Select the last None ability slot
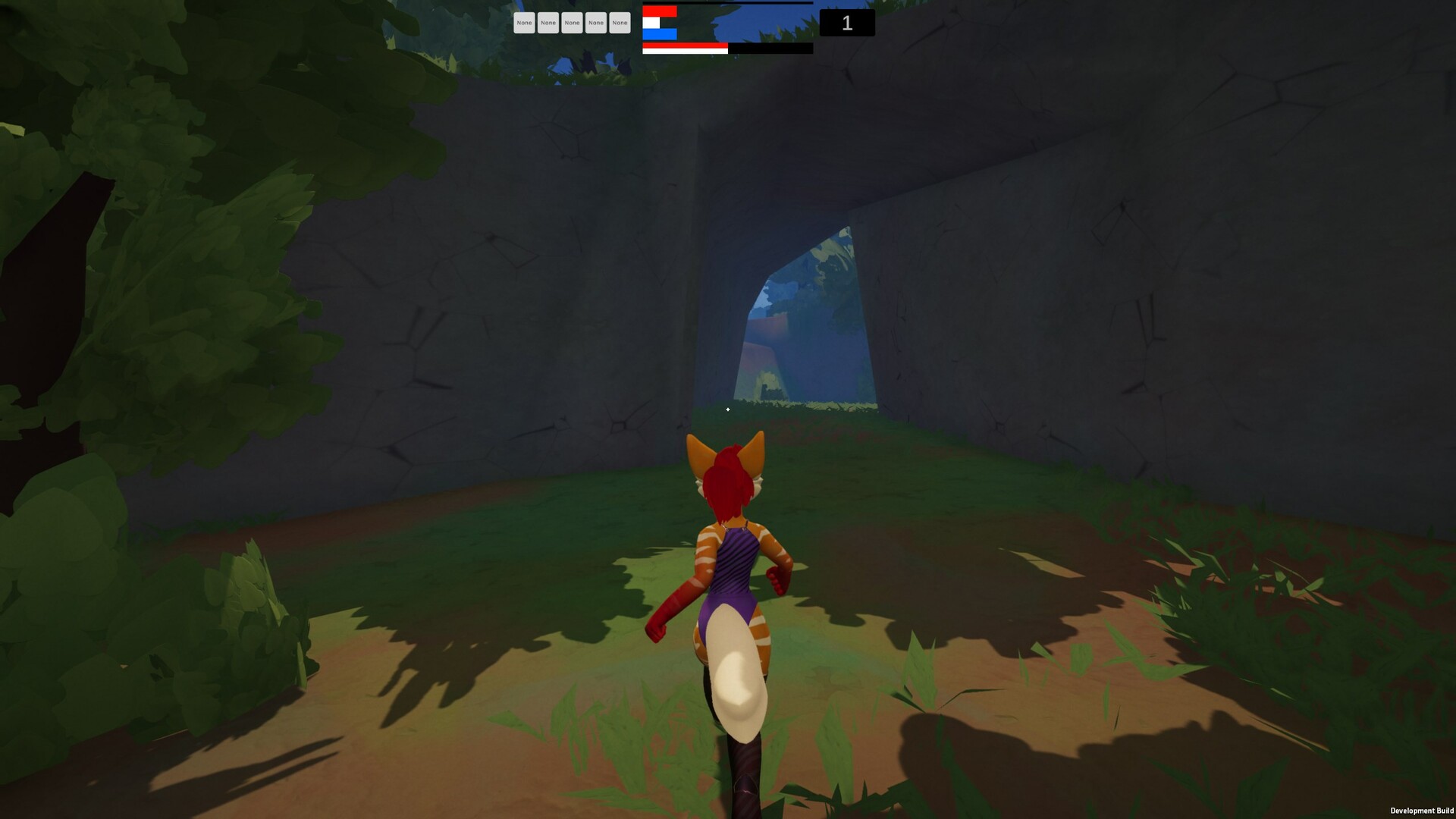Screen dimensions: 1456x819 (620, 23)
